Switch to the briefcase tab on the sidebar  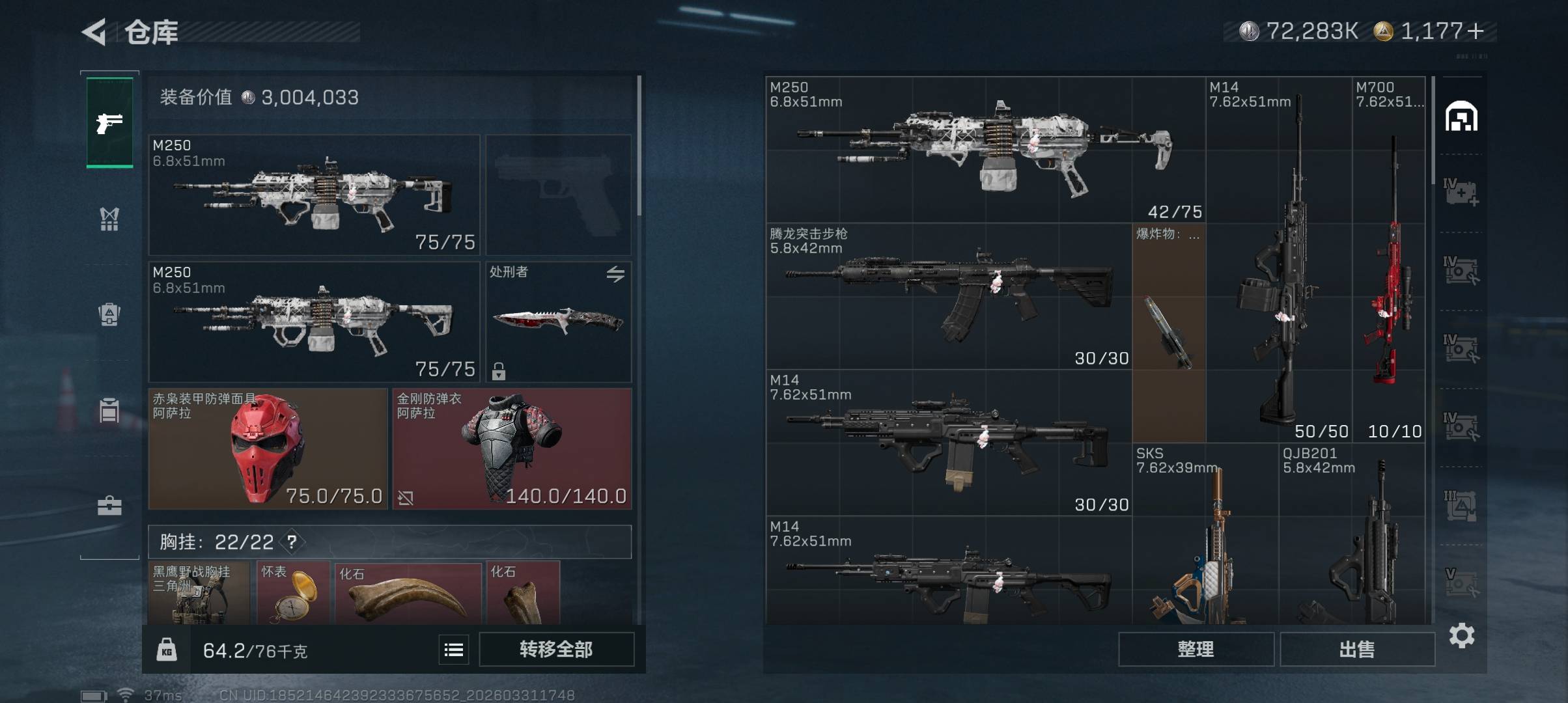tap(109, 506)
